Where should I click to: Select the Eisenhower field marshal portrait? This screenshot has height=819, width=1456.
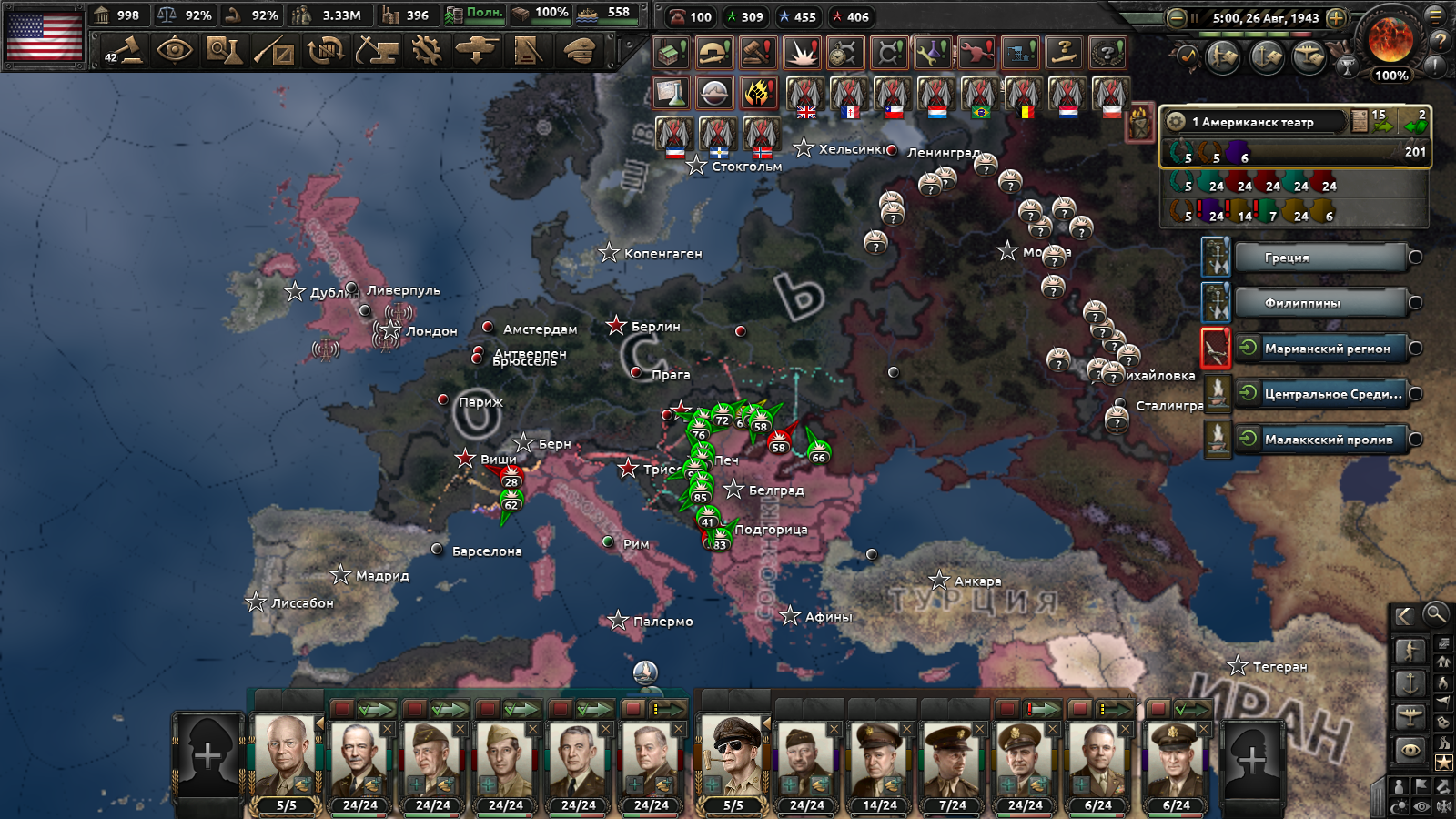point(286,756)
